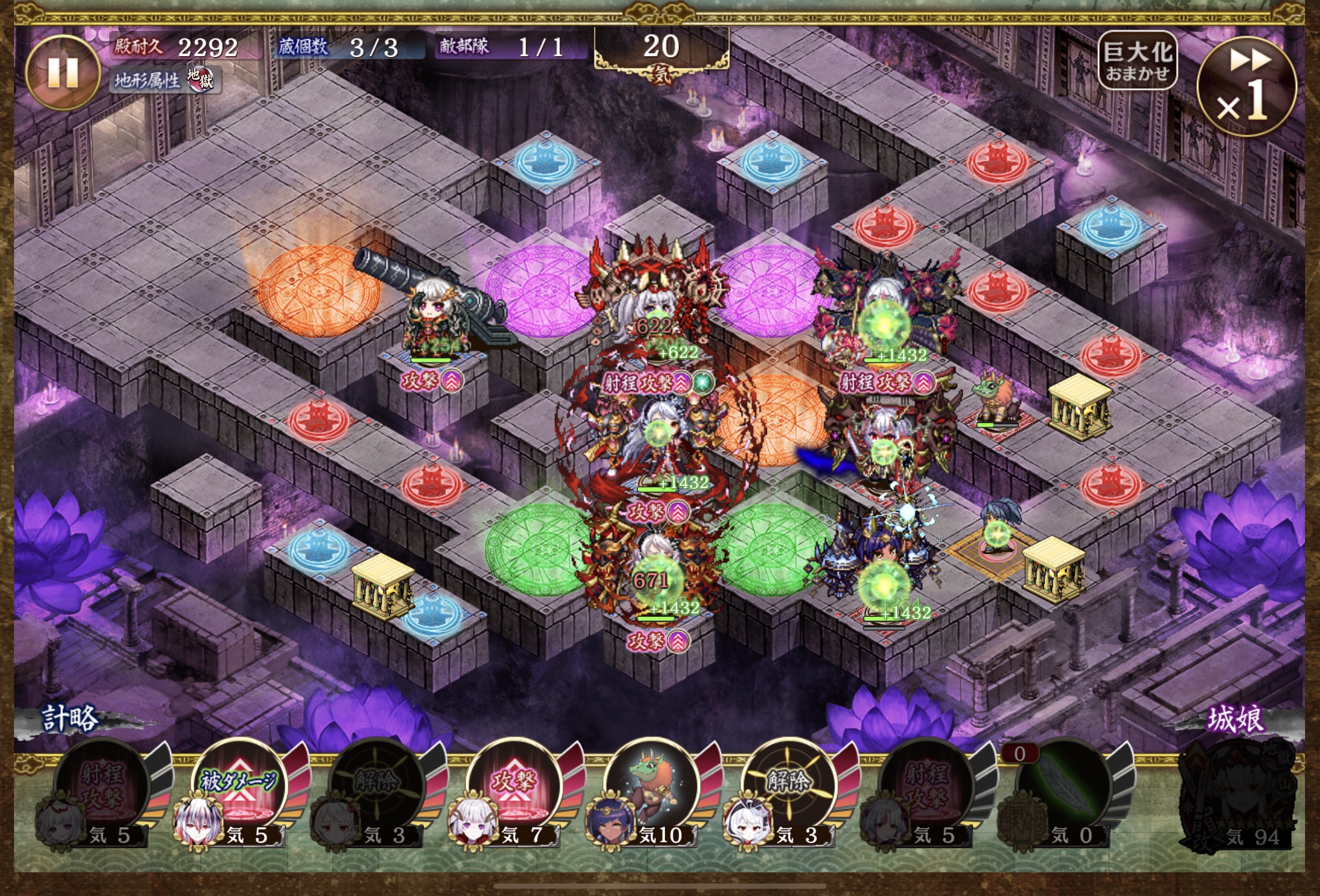
Task: Select the green feather stratagem icon
Action: 1063,787
